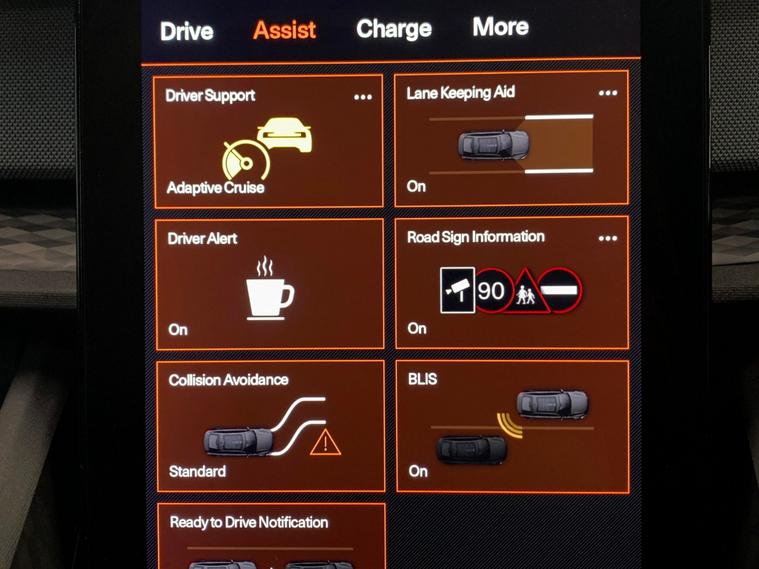Switch to the Drive tab
759x569 pixels.
pos(187,31)
